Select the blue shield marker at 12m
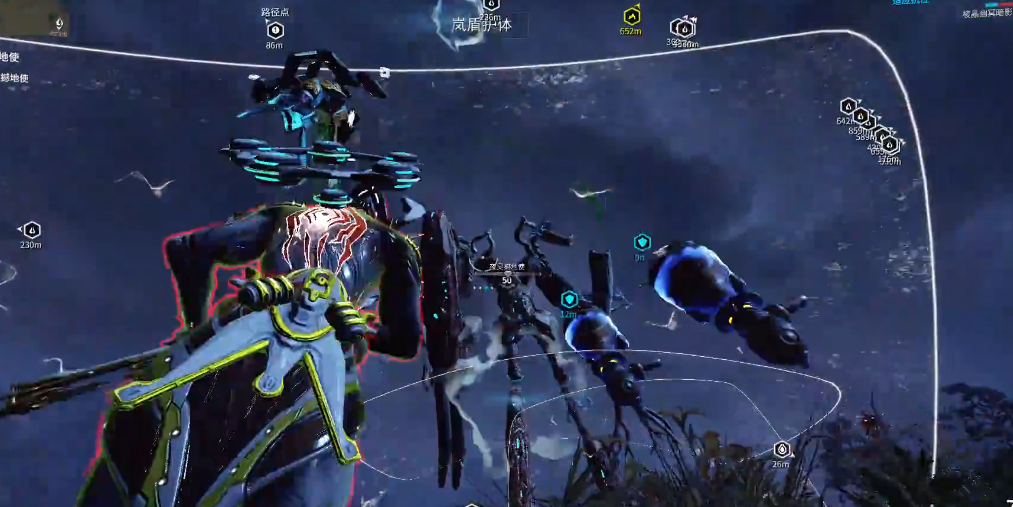 tap(569, 299)
